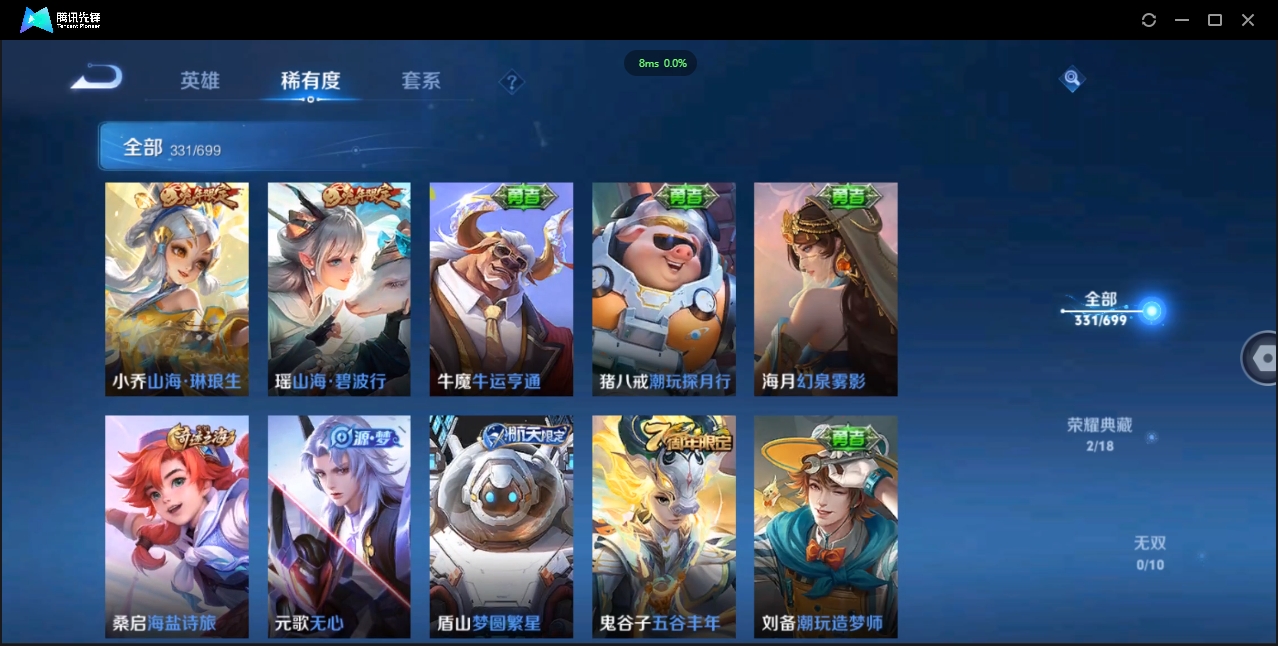
Task: Select the 稀有度 tab
Action: point(310,81)
